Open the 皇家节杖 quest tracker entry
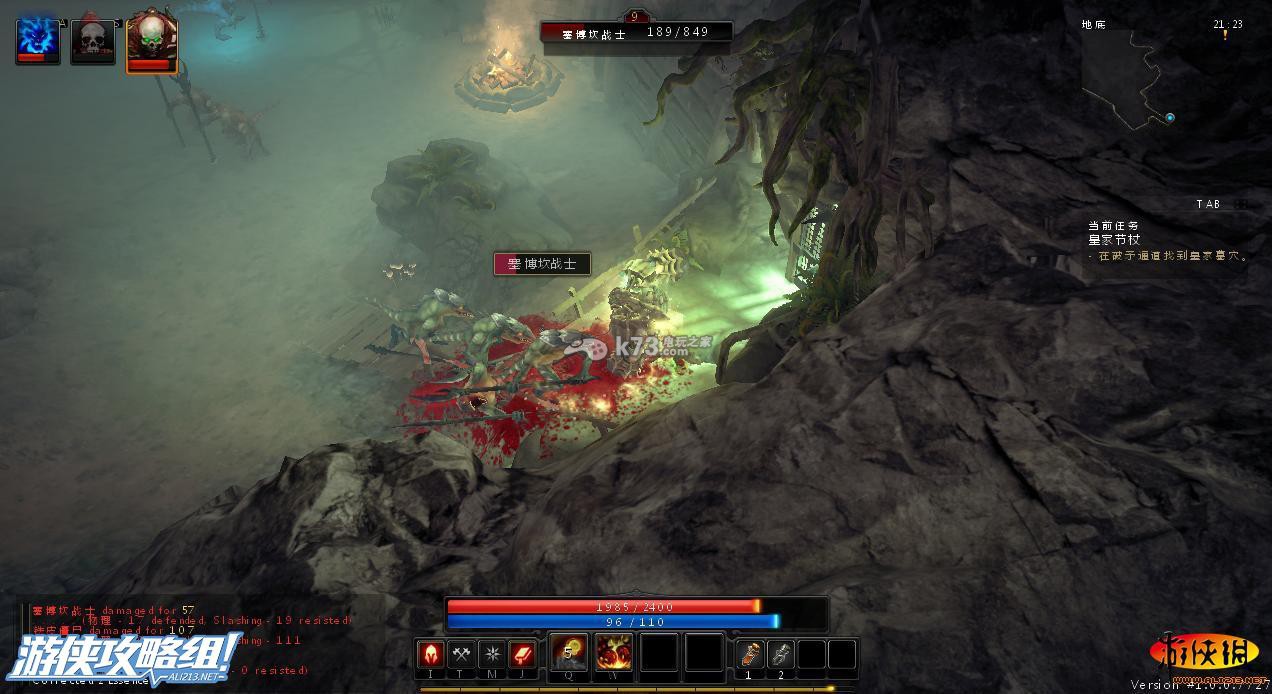The height and width of the screenshot is (694, 1272). 1114,240
